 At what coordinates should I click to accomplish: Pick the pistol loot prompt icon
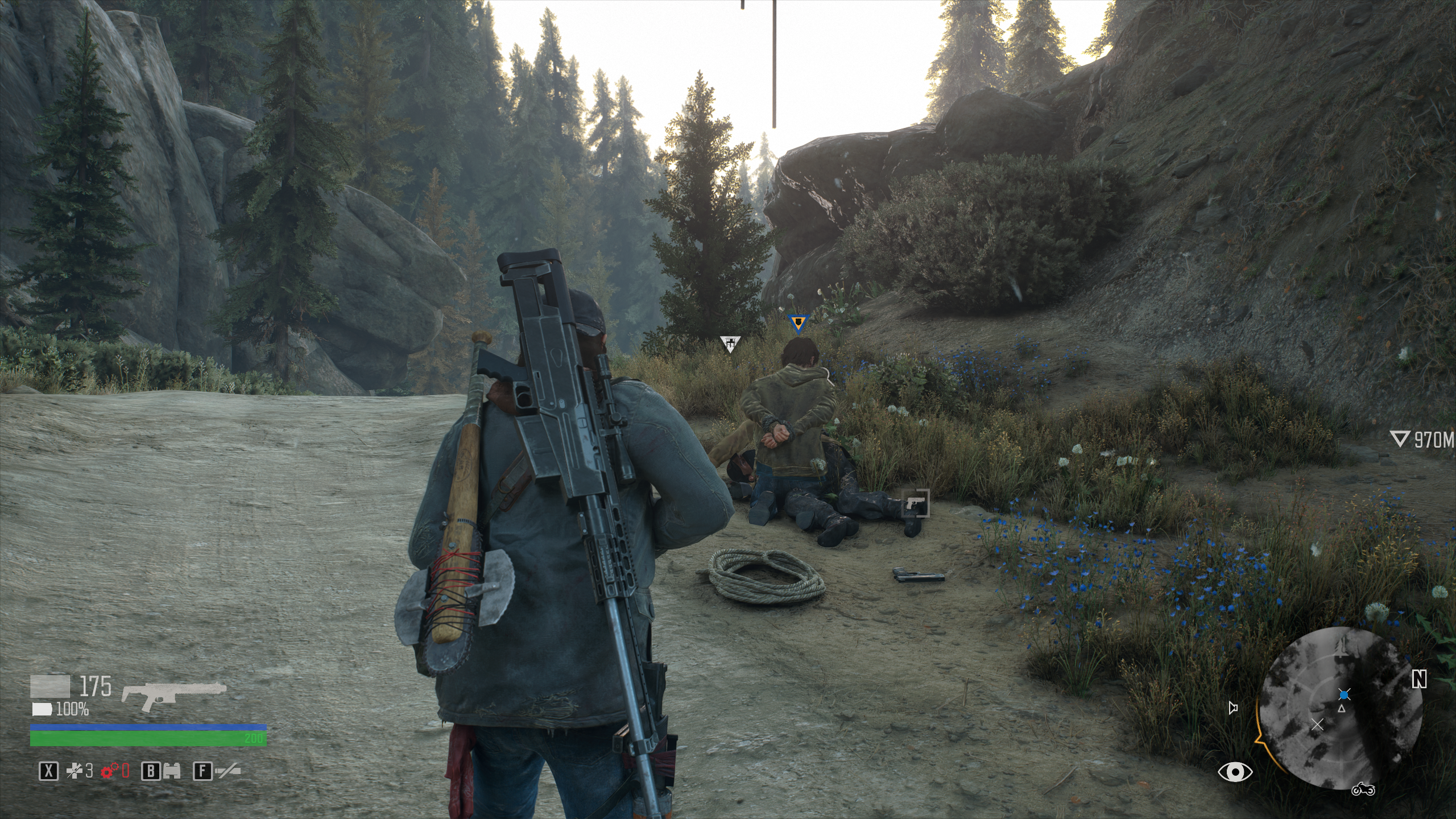click(915, 503)
